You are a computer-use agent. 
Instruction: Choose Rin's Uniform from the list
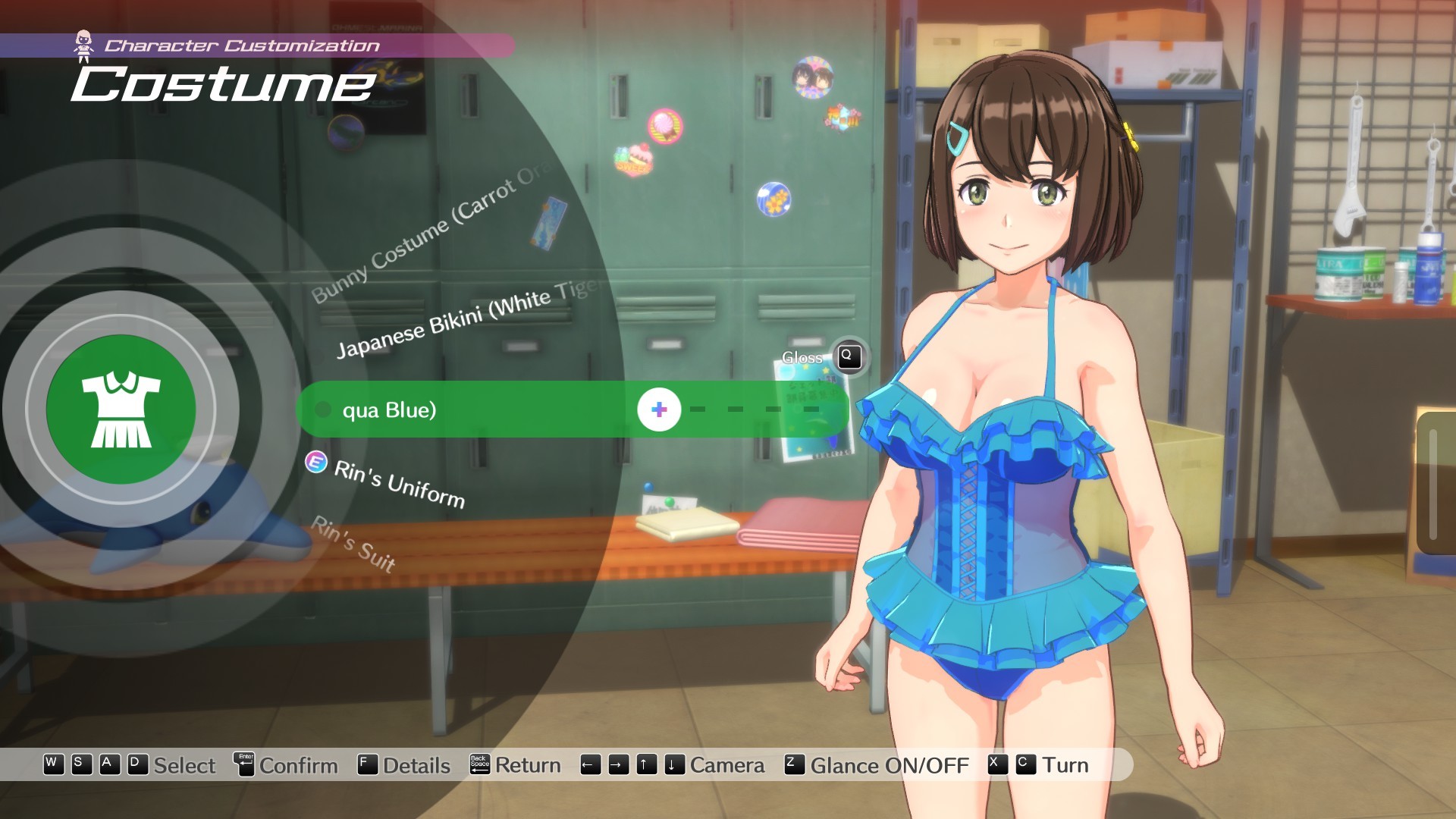(x=399, y=484)
